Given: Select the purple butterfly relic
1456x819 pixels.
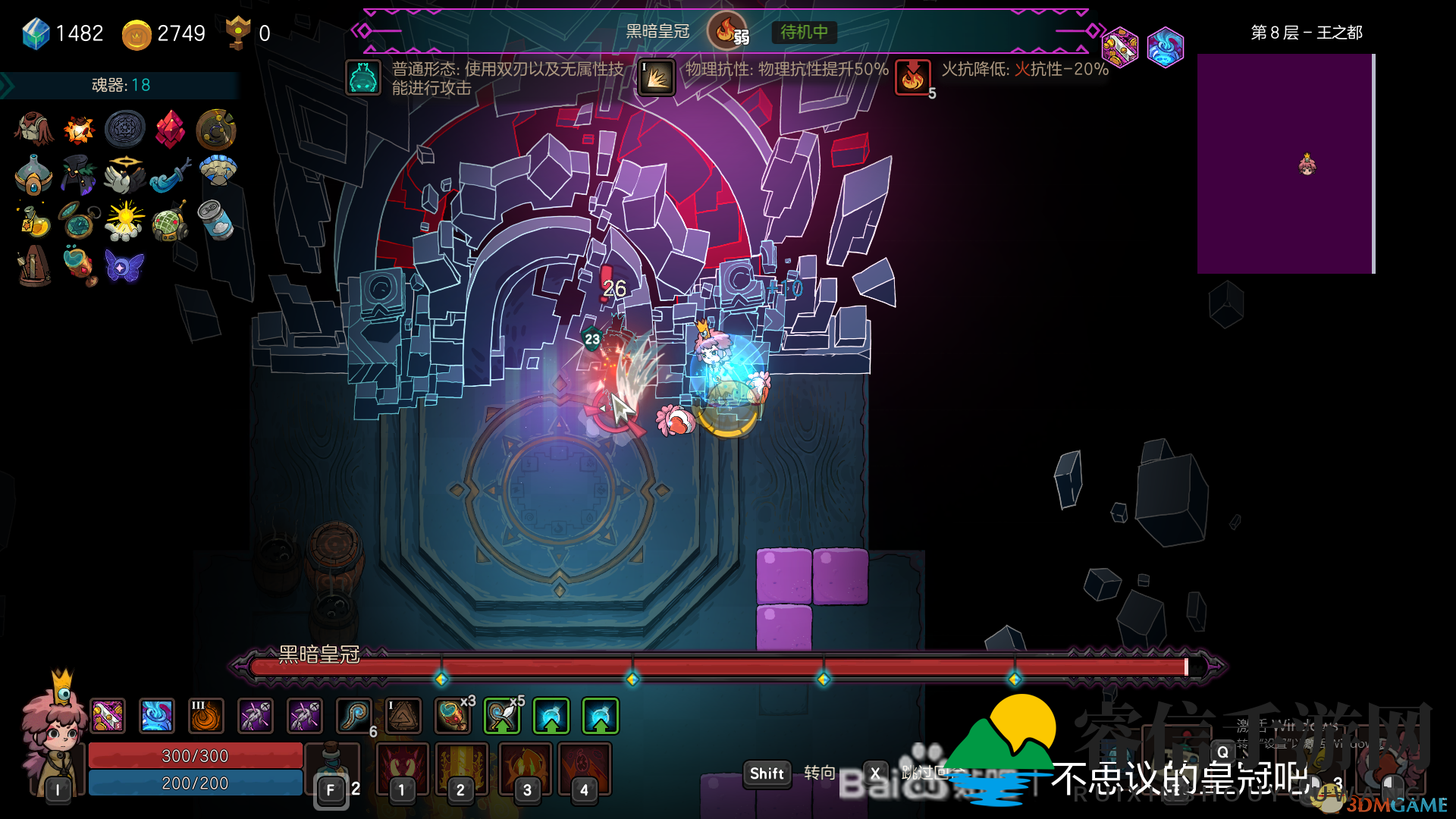Looking at the screenshot, I should (124, 266).
